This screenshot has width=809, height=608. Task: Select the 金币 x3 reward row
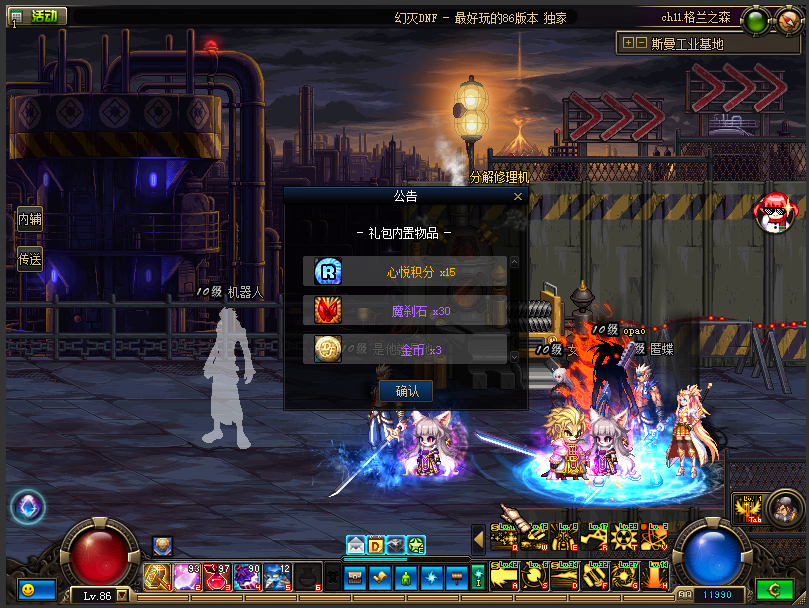405,349
